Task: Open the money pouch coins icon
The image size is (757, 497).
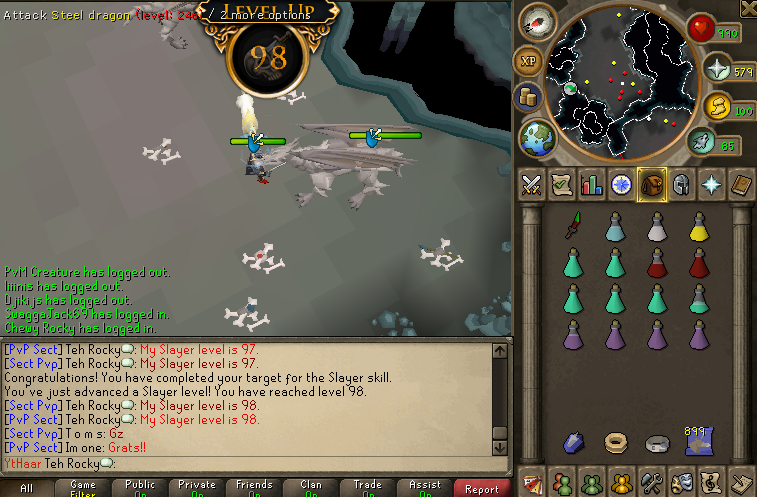Action: pos(529,98)
